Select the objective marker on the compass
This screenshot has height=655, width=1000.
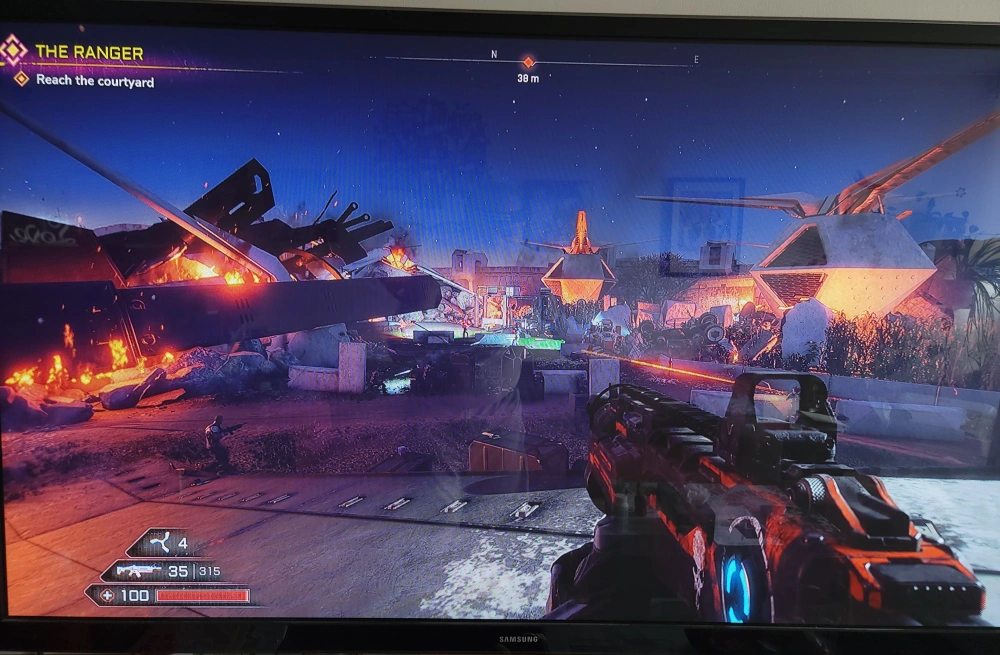coord(528,62)
